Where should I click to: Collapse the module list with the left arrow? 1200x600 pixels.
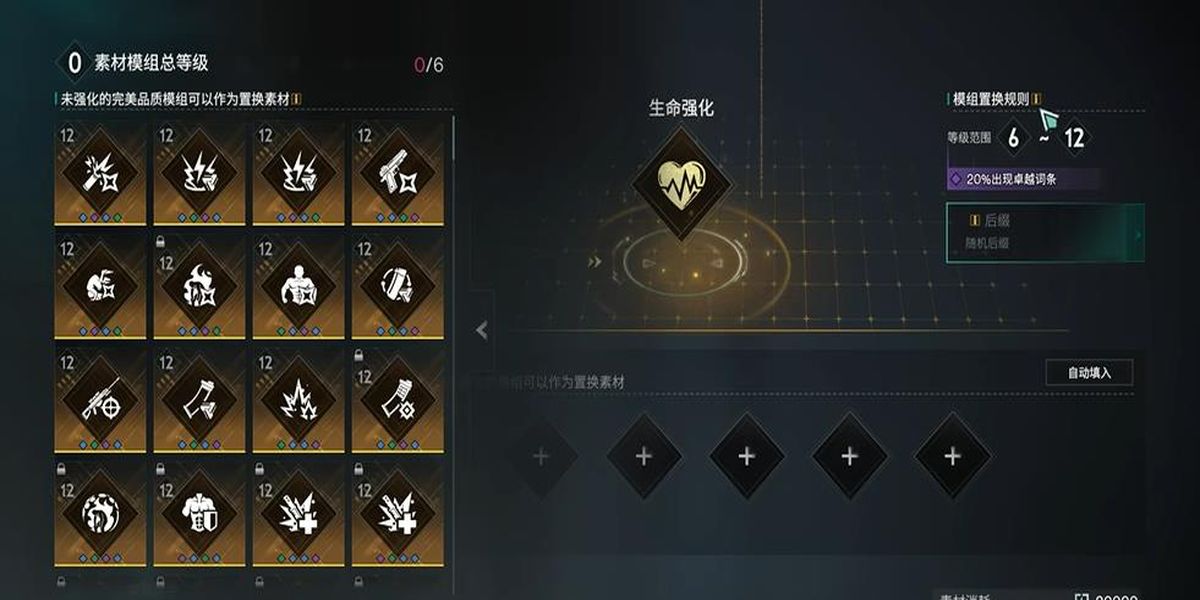(x=482, y=330)
